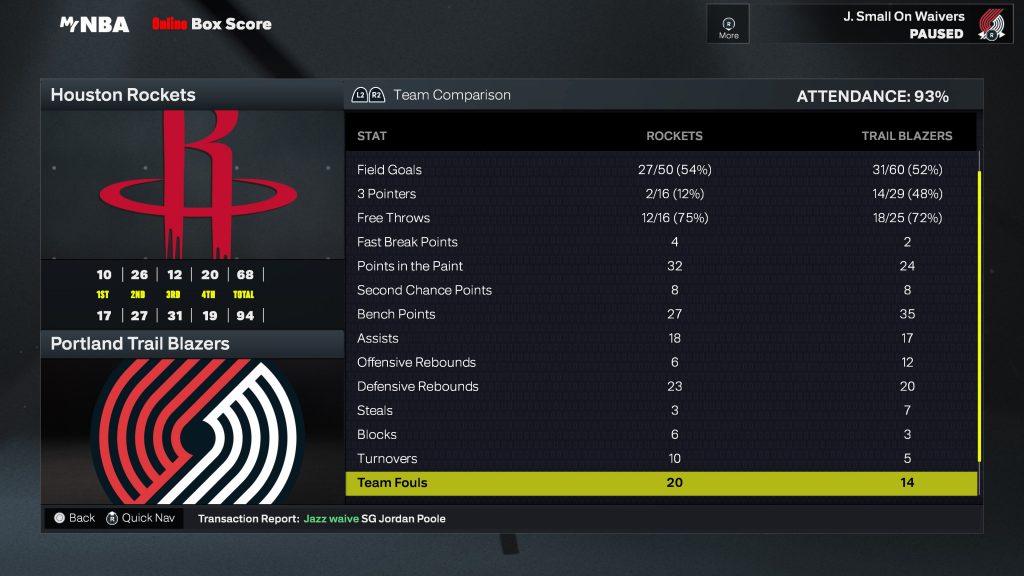Select the Turnovers stat row
Viewport: 1024px width, 576px height.
pyautogui.click(x=660, y=458)
